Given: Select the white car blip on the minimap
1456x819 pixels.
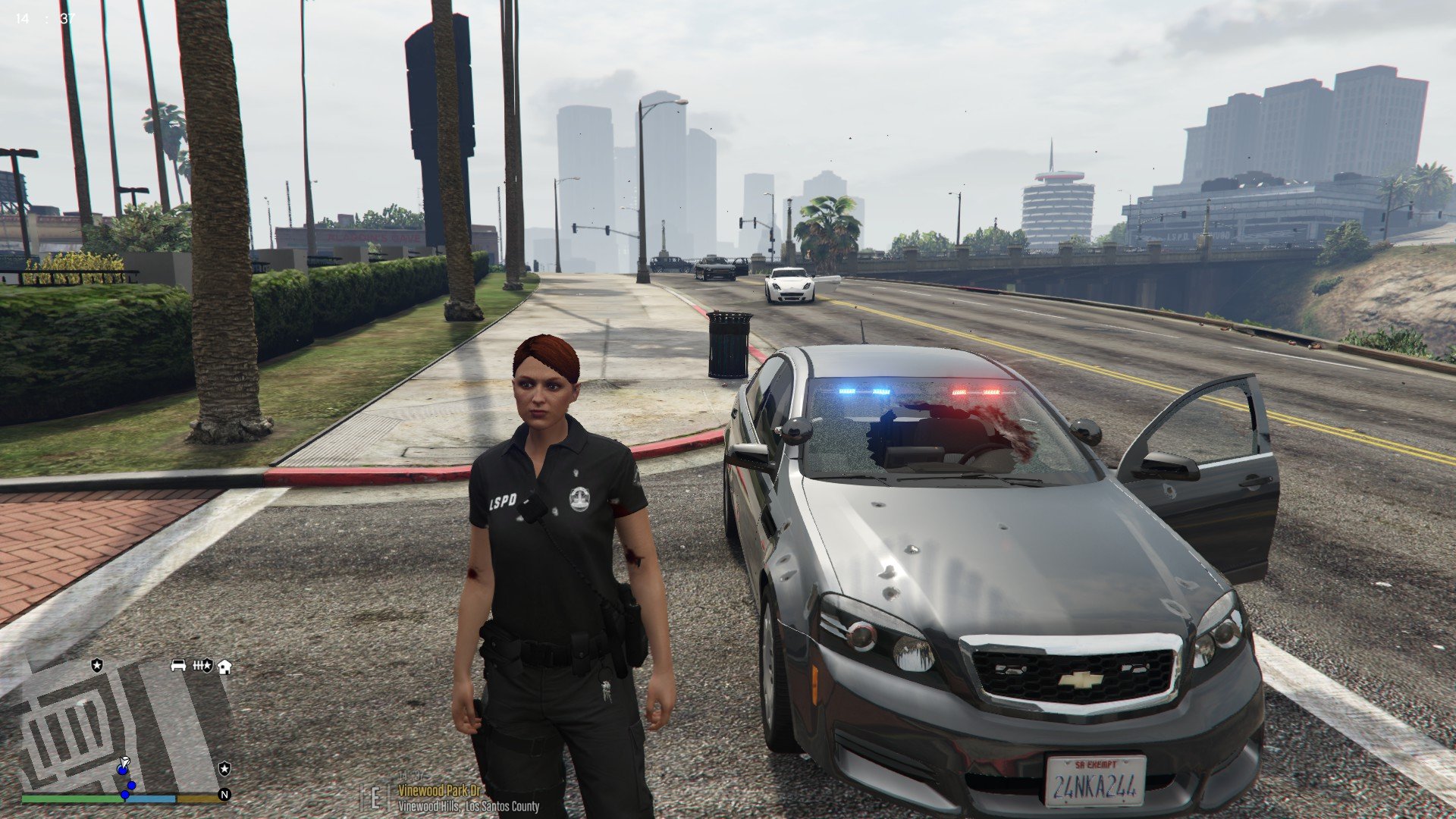Looking at the screenshot, I should [x=178, y=665].
